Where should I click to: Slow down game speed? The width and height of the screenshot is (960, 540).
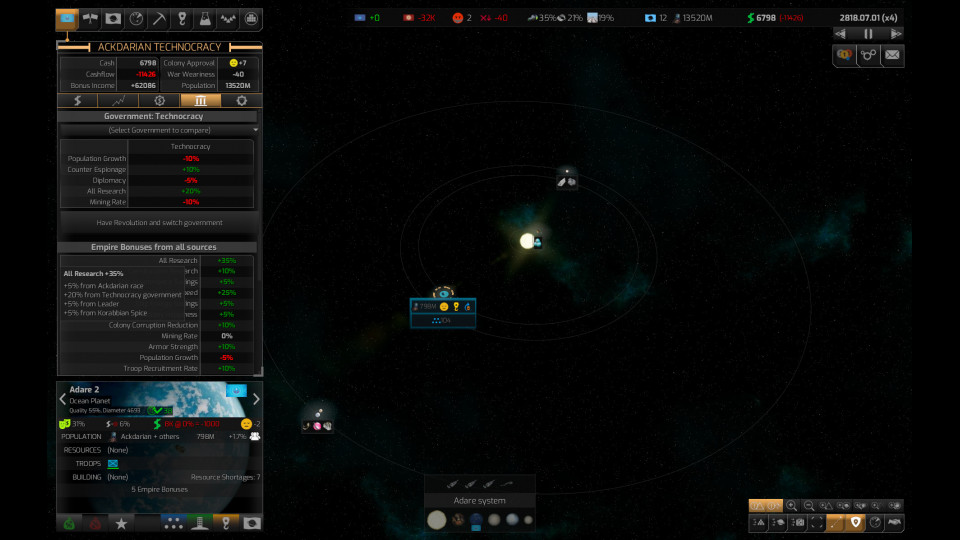pyautogui.click(x=841, y=33)
